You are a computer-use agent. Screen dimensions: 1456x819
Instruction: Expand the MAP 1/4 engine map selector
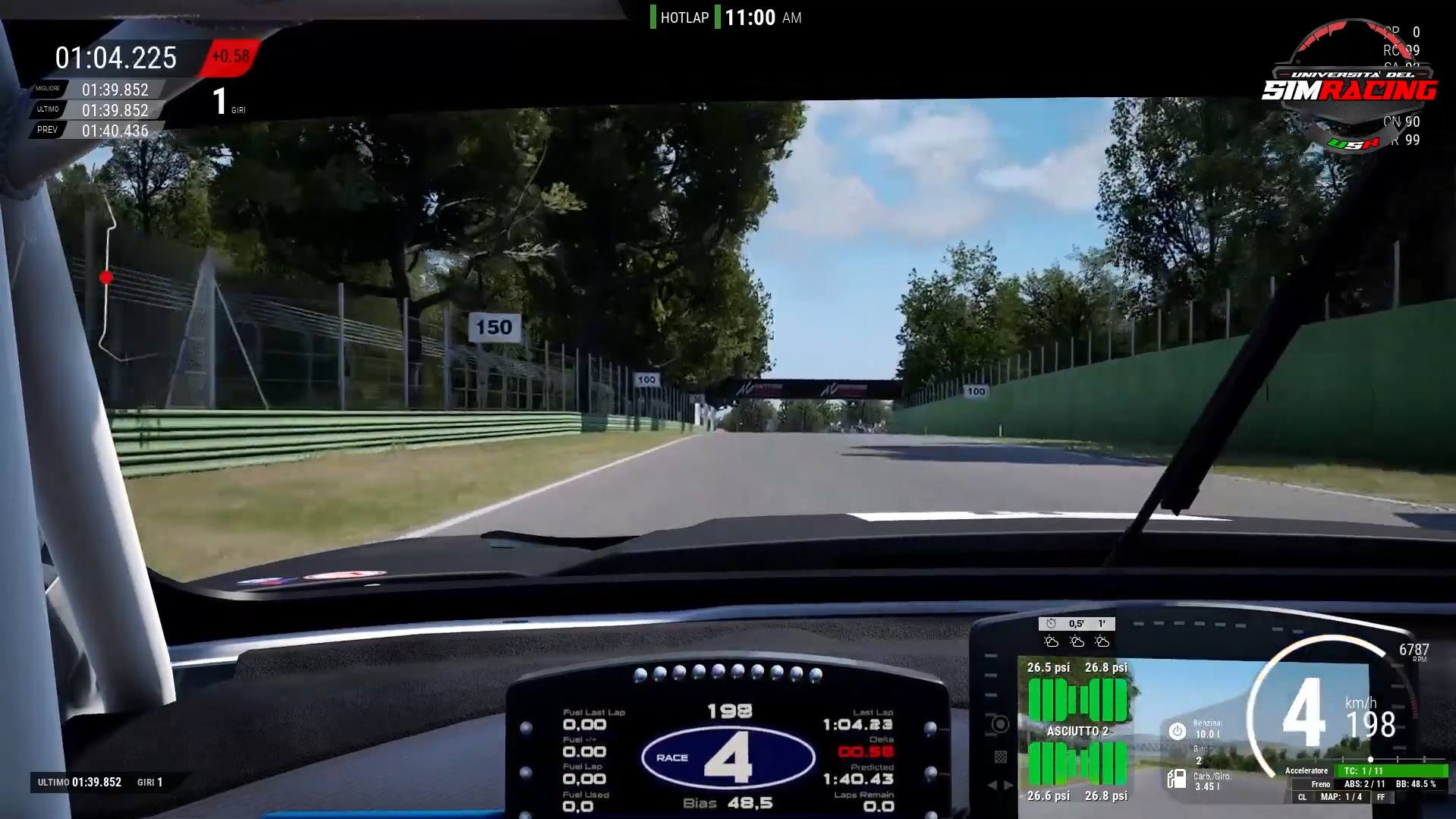1341,797
